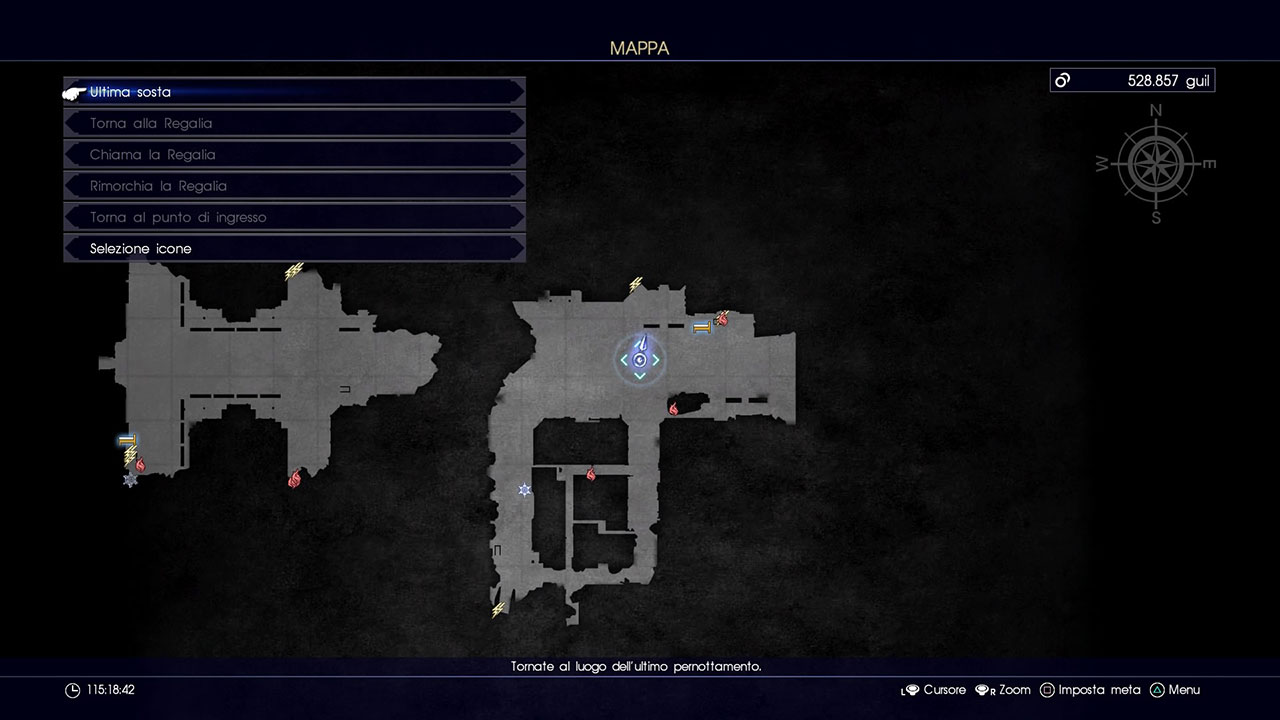Select the lightning deposit below the southern map area
Viewport: 1280px width, 720px height.
[x=497, y=607]
